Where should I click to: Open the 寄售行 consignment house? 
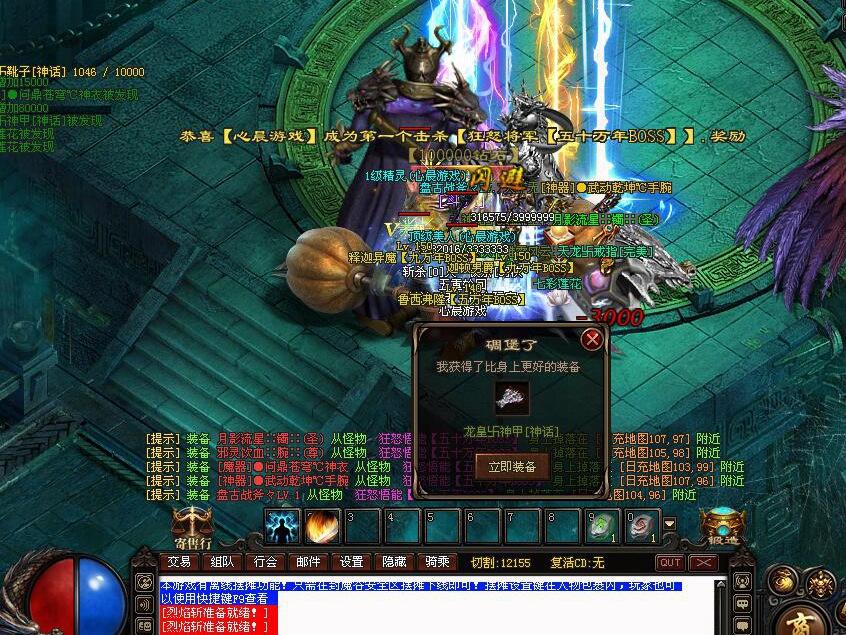click(192, 526)
